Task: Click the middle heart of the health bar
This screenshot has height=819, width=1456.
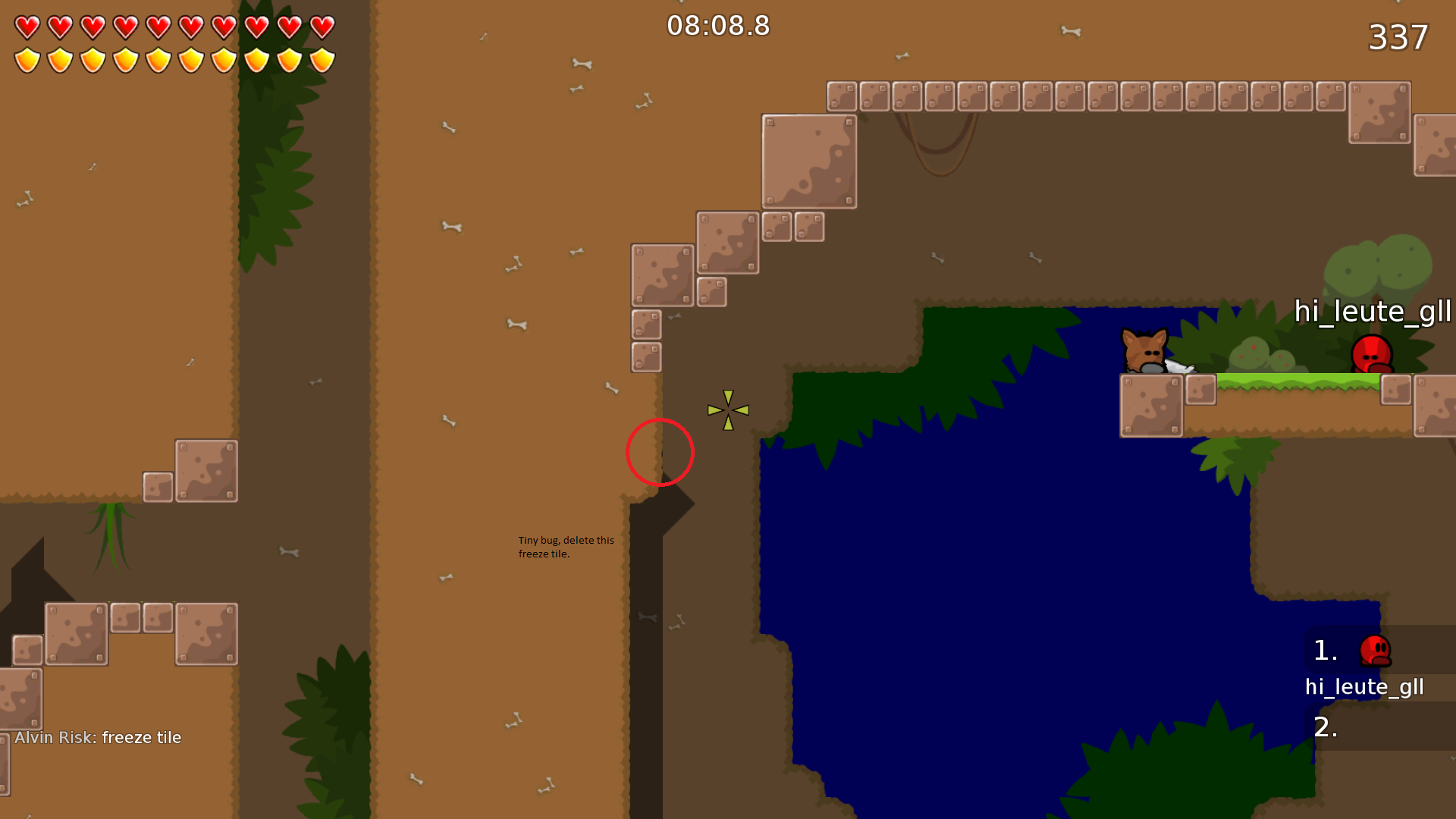Action: [x=158, y=25]
